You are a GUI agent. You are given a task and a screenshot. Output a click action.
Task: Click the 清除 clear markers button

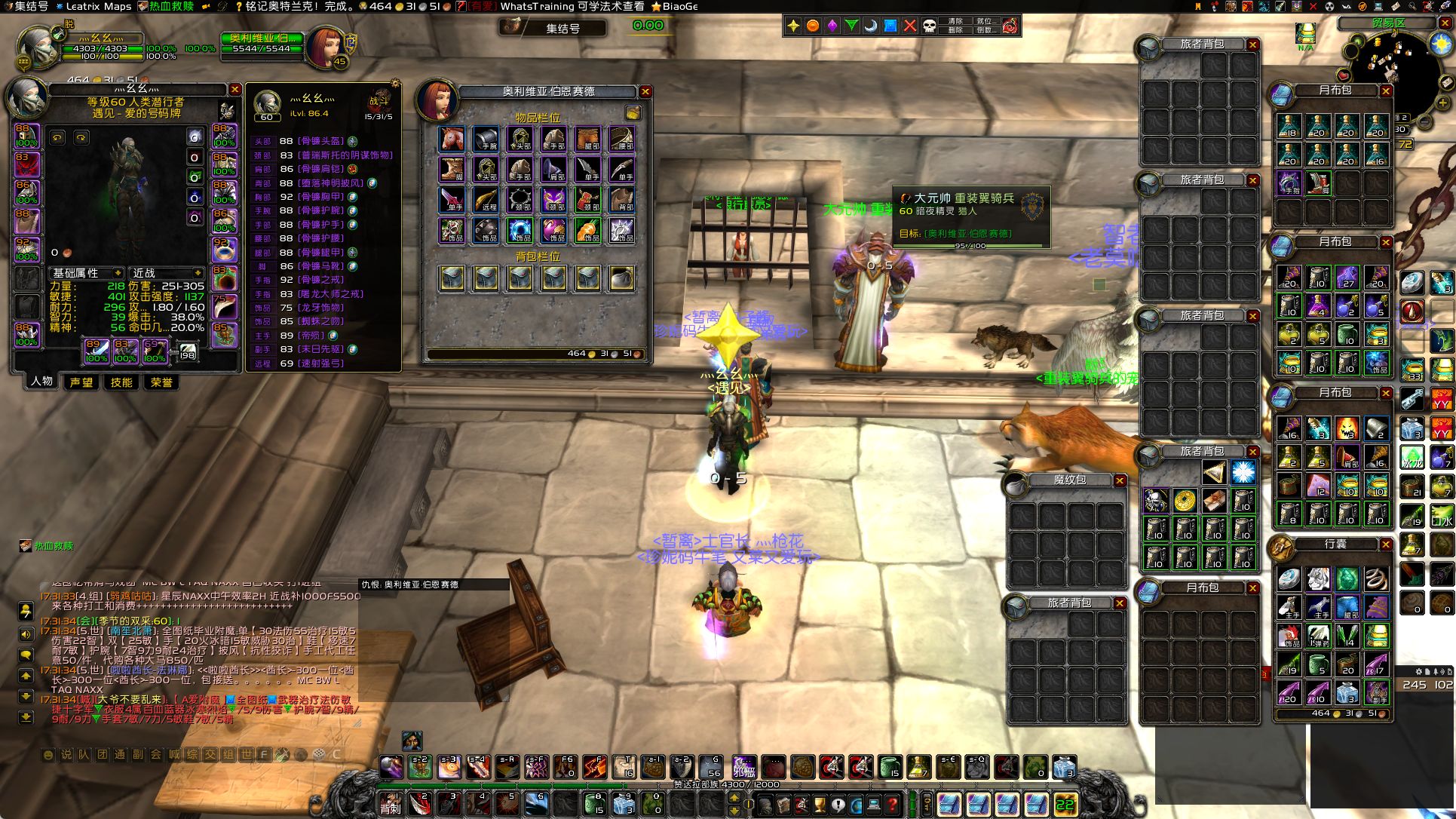(x=955, y=21)
